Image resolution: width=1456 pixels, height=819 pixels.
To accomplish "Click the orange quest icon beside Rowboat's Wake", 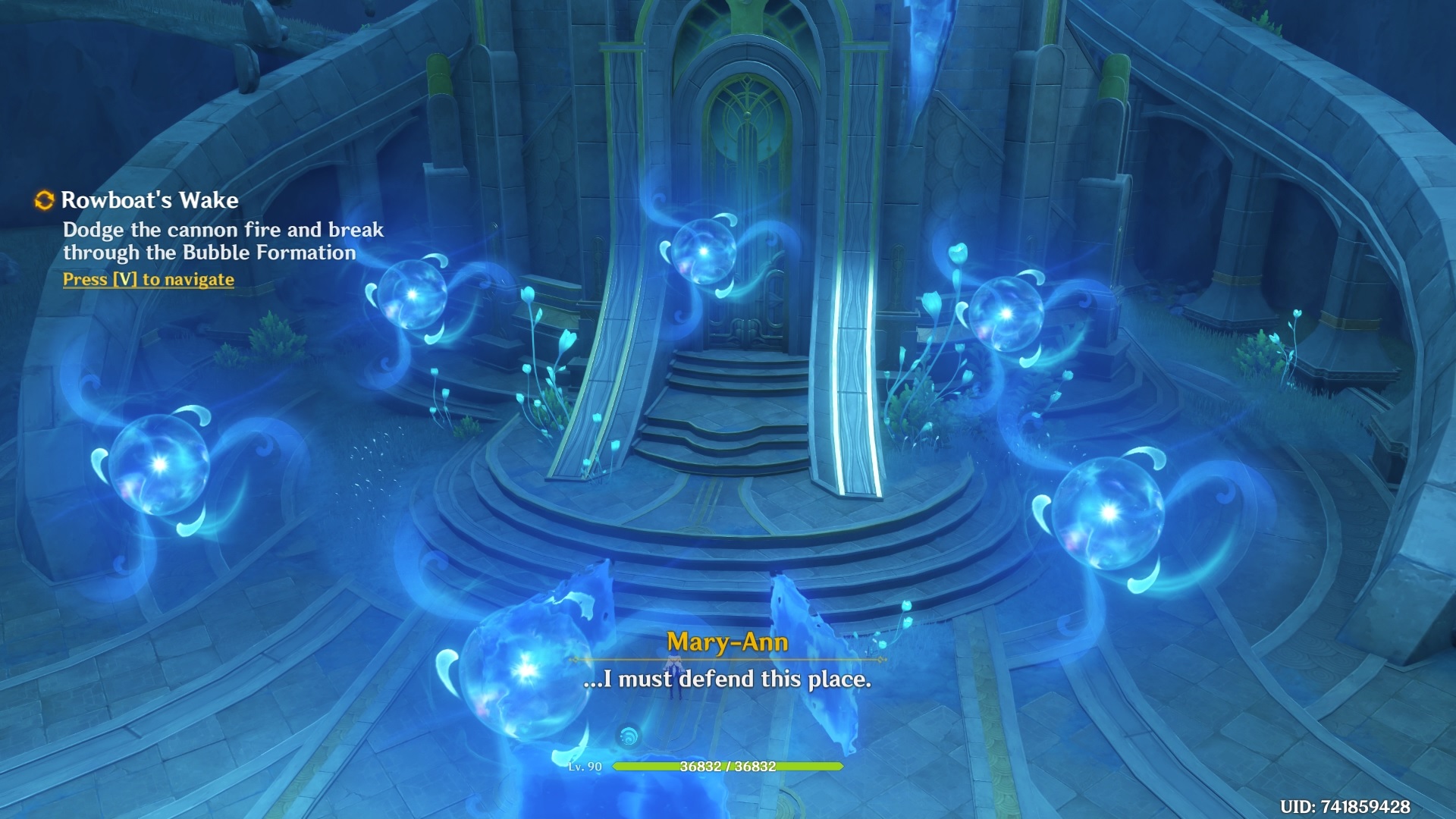I will [x=45, y=200].
